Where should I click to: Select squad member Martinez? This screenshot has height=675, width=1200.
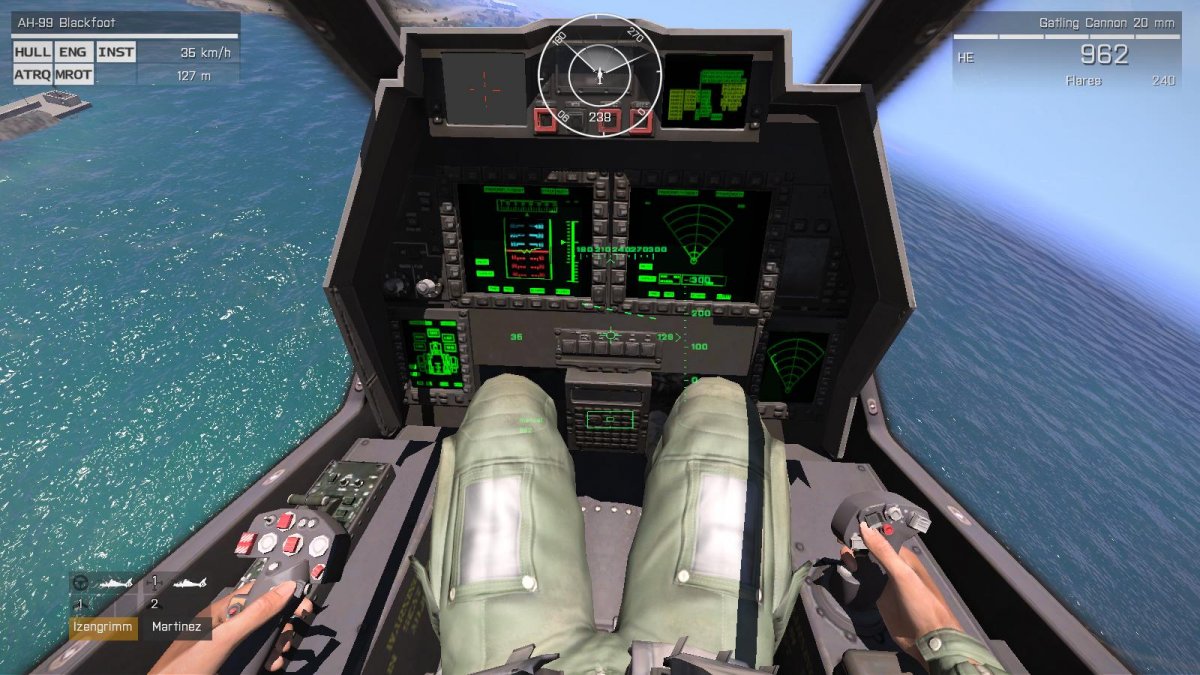(176, 628)
